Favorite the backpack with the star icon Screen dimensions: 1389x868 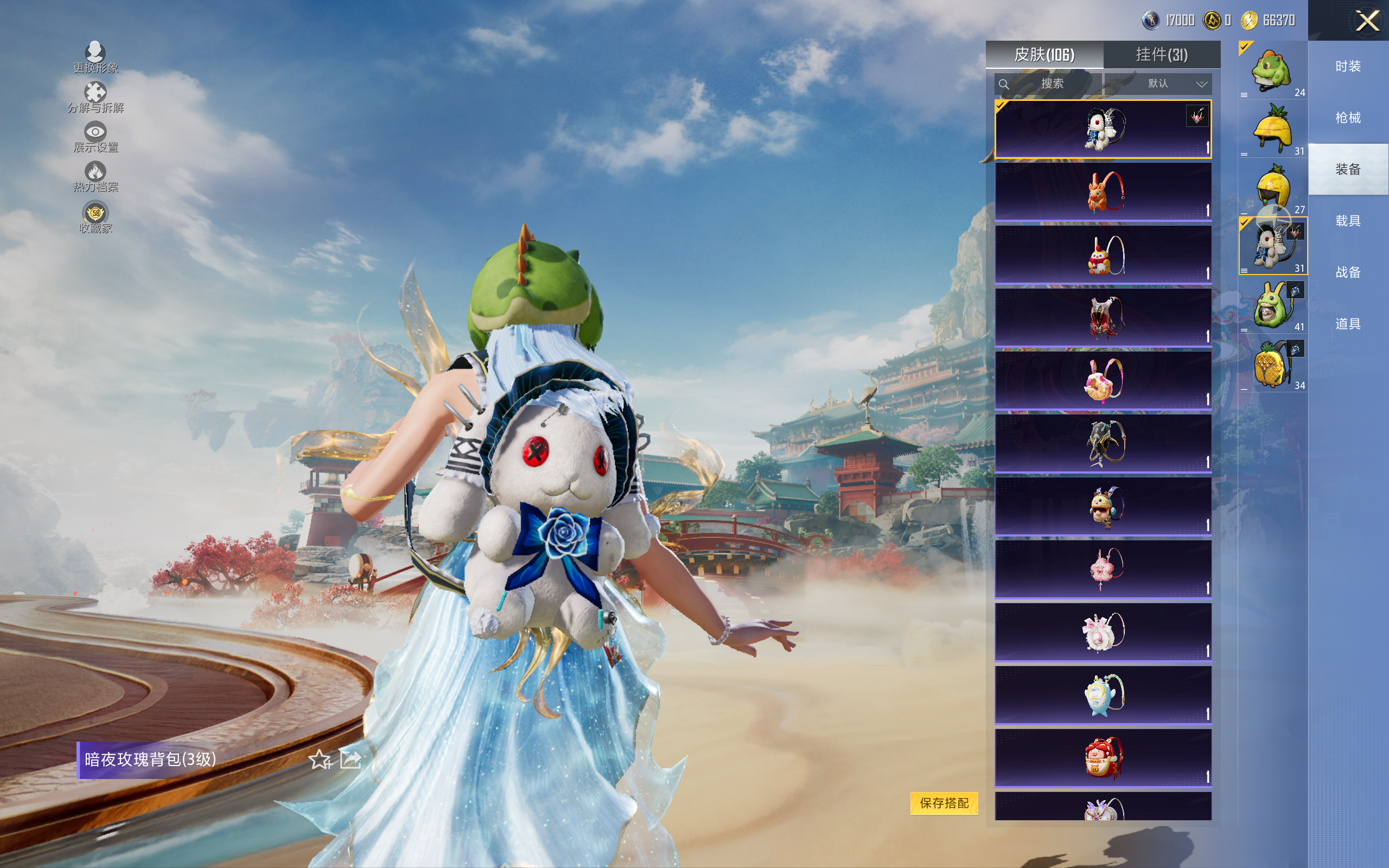pyautogui.click(x=320, y=759)
